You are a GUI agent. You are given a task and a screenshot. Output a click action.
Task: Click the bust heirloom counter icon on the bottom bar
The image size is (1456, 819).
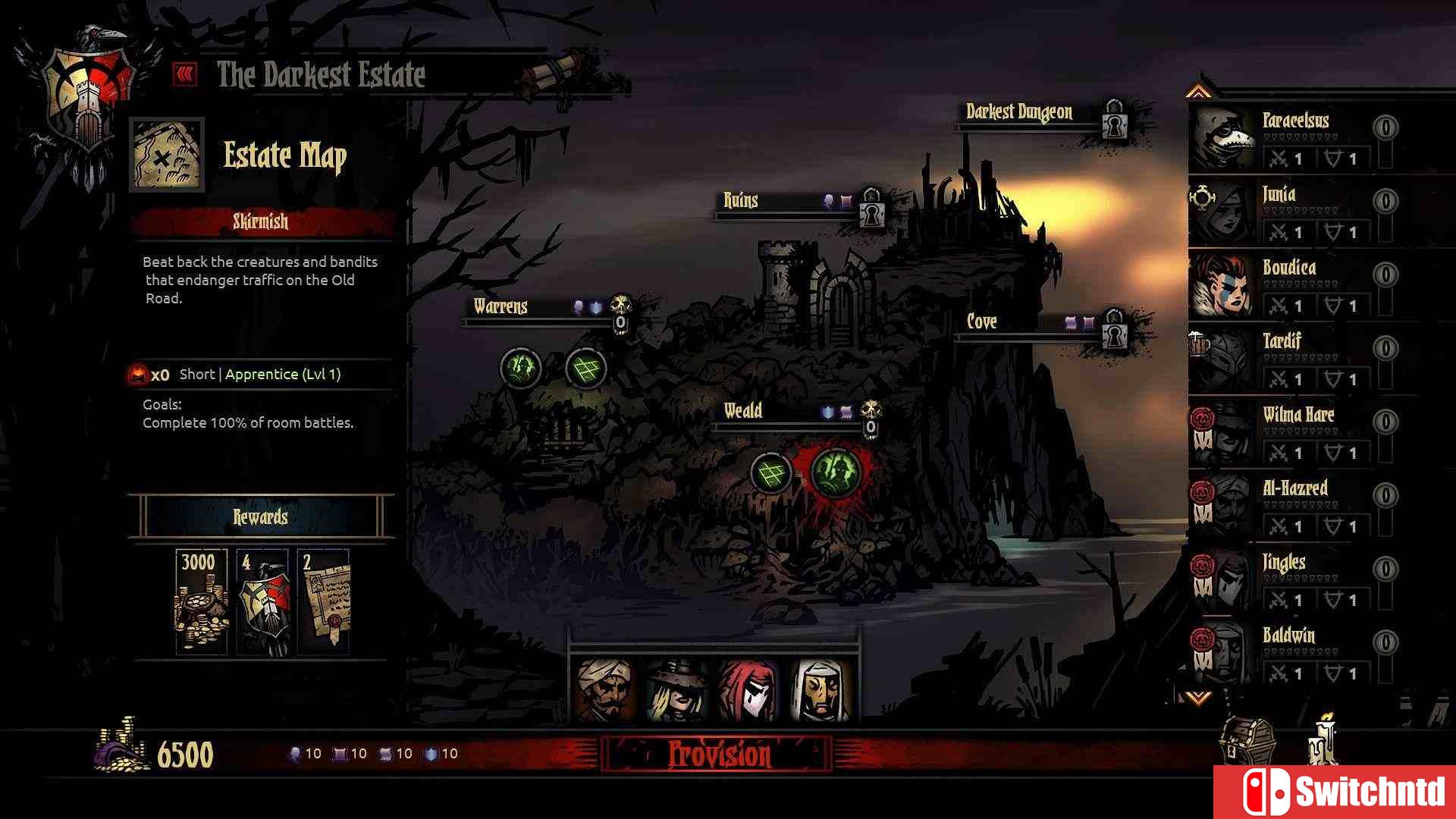pos(297,754)
